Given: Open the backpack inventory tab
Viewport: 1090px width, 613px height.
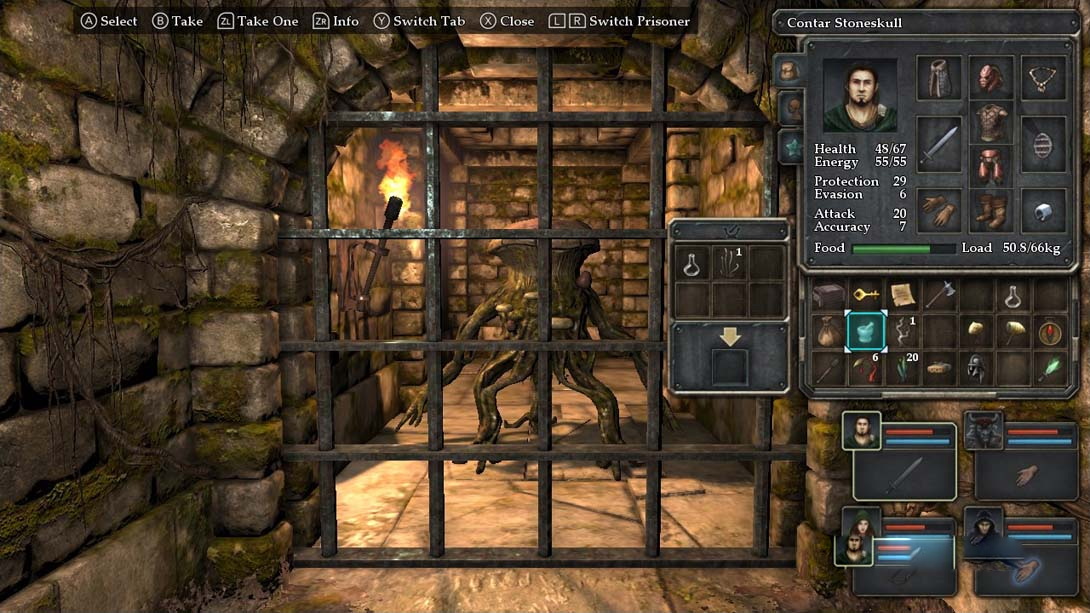Looking at the screenshot, I should point(789,71).
